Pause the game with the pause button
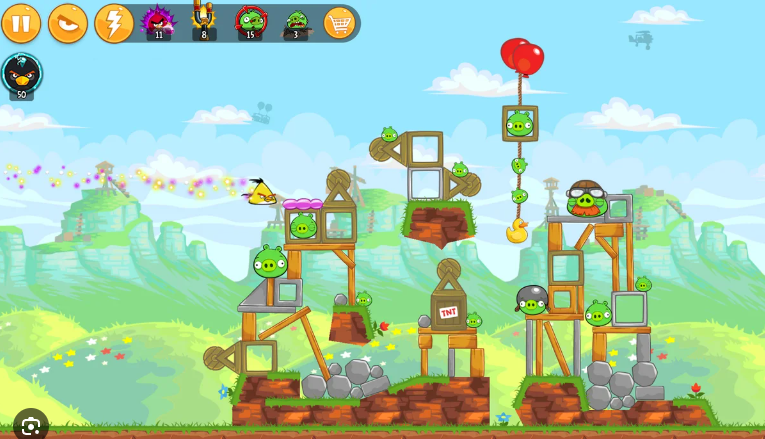765x439 pixels. tap(21, 23)
